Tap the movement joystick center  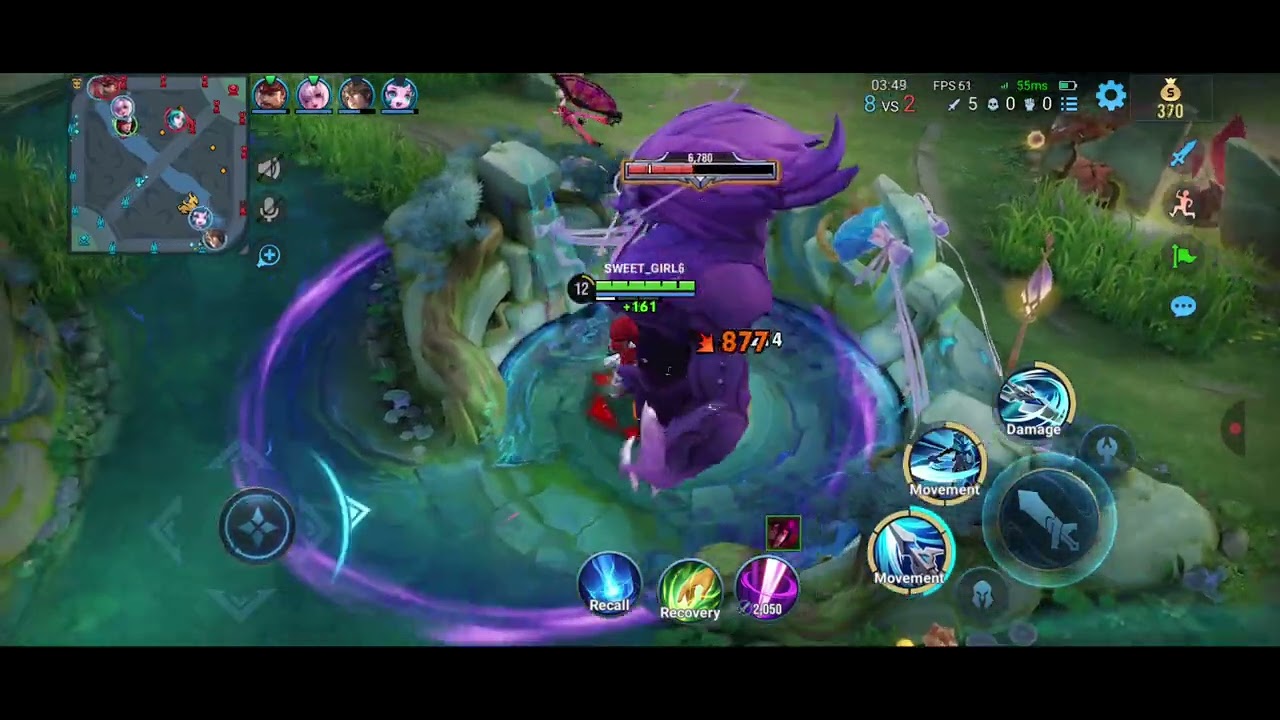click(257, 527)
